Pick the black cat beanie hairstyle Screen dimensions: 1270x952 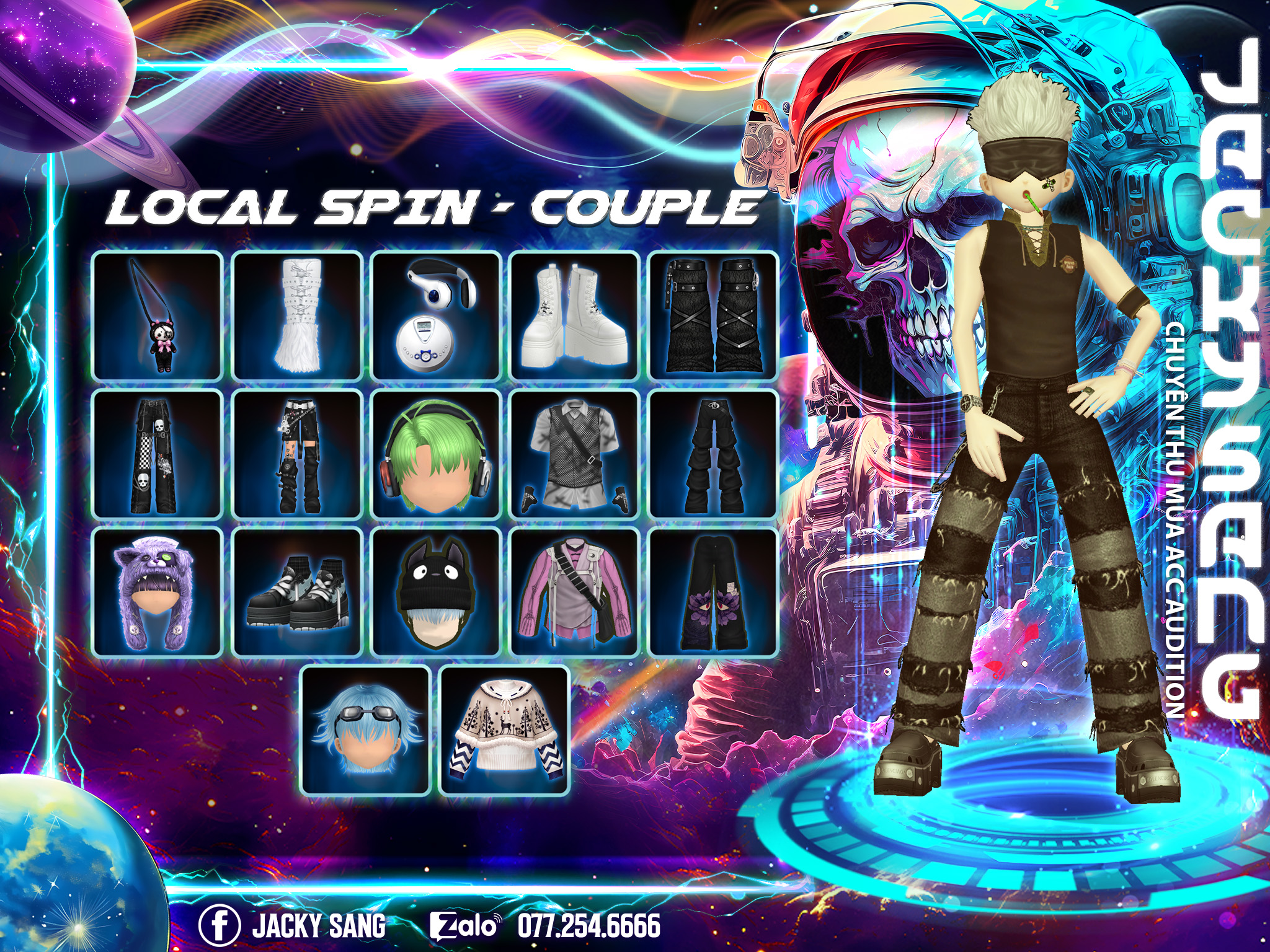tap(436, 593)
